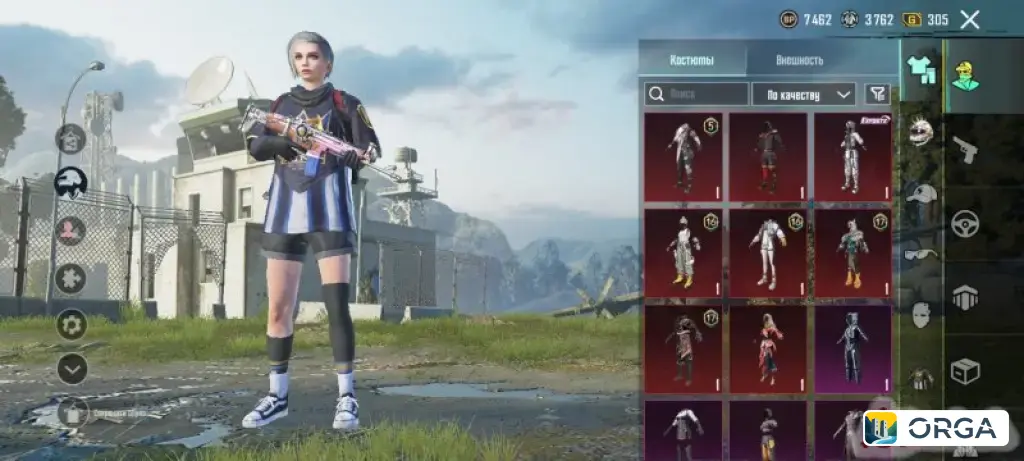Viewport: 1024px width, 461px height.
Task: Select the character avatar category with yellow cap
Action: (x=966, y=71)
